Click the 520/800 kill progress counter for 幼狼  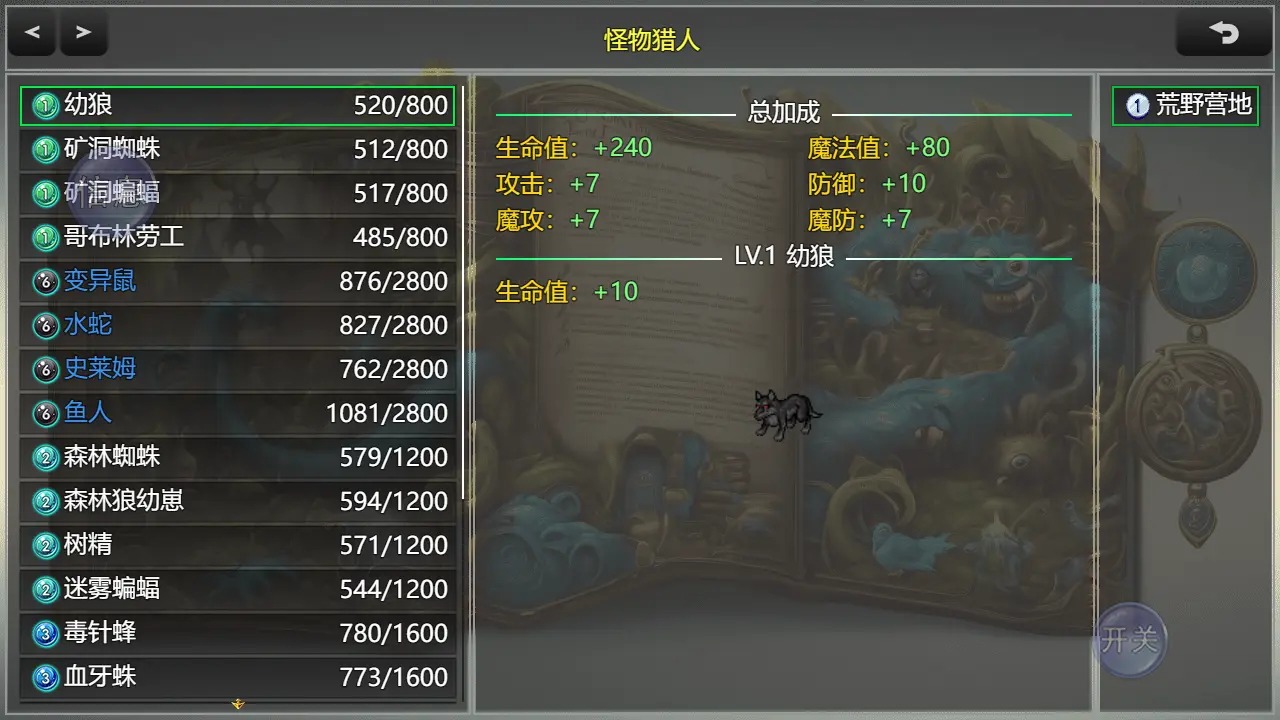pyautogui.click(x=402, y=106)
